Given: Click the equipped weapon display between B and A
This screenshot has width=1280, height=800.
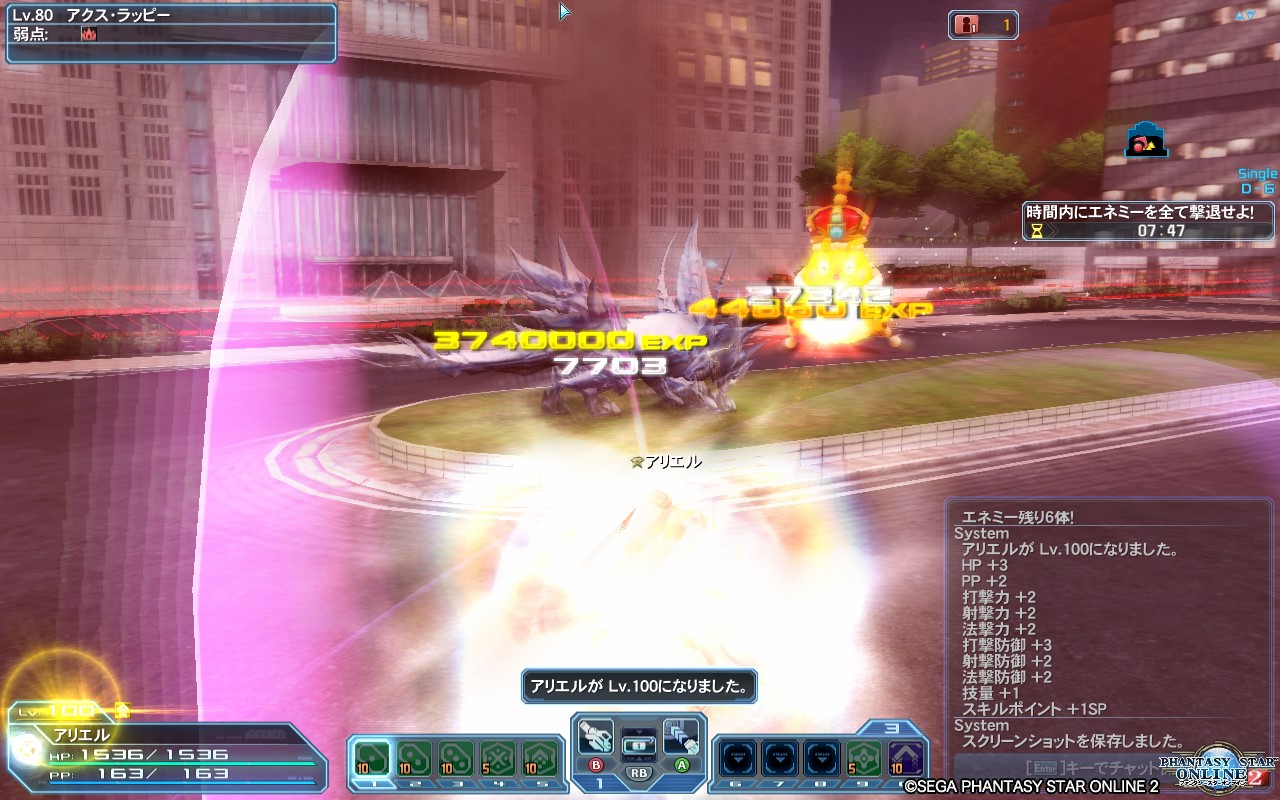Looking at the screenshot, I should pos(640,746).
